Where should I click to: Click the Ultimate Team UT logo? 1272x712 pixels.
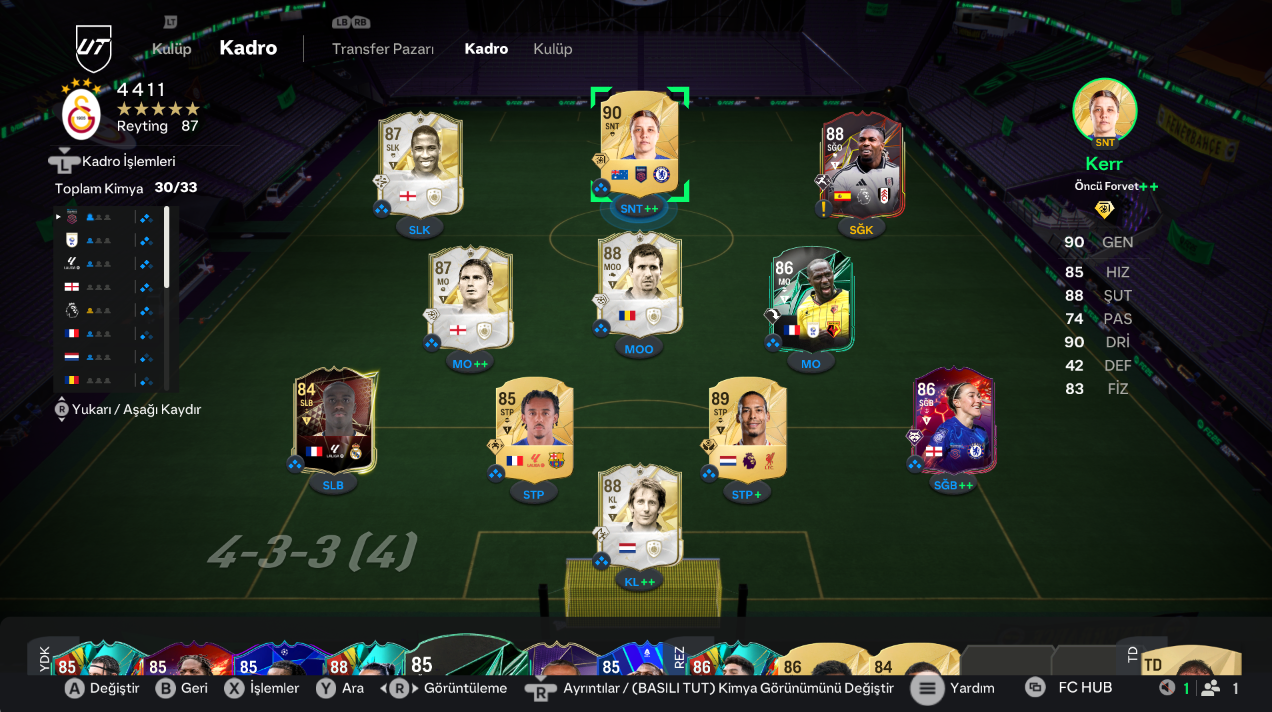coord(94,48)
